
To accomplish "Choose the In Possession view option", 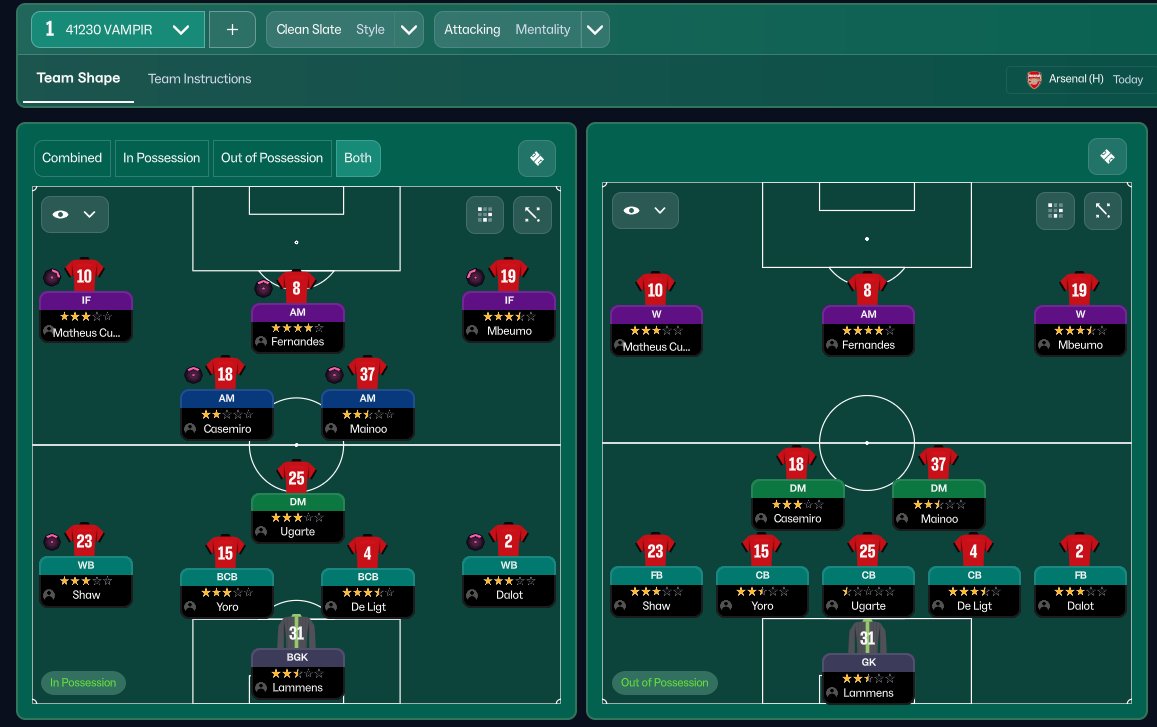I will point(161,158).
